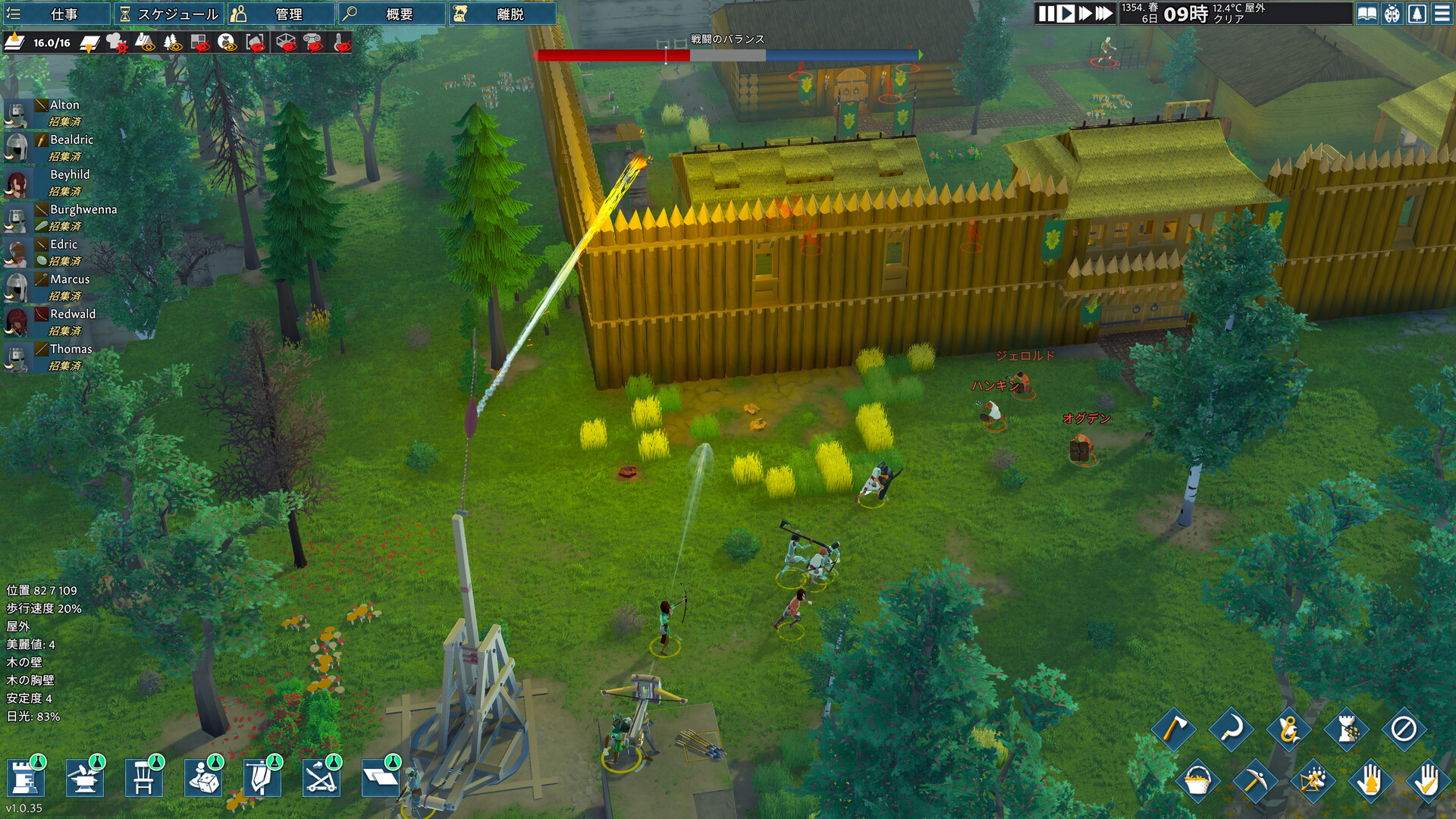Click the 離脱 button
1456x819 pixels.
(504, 14)
